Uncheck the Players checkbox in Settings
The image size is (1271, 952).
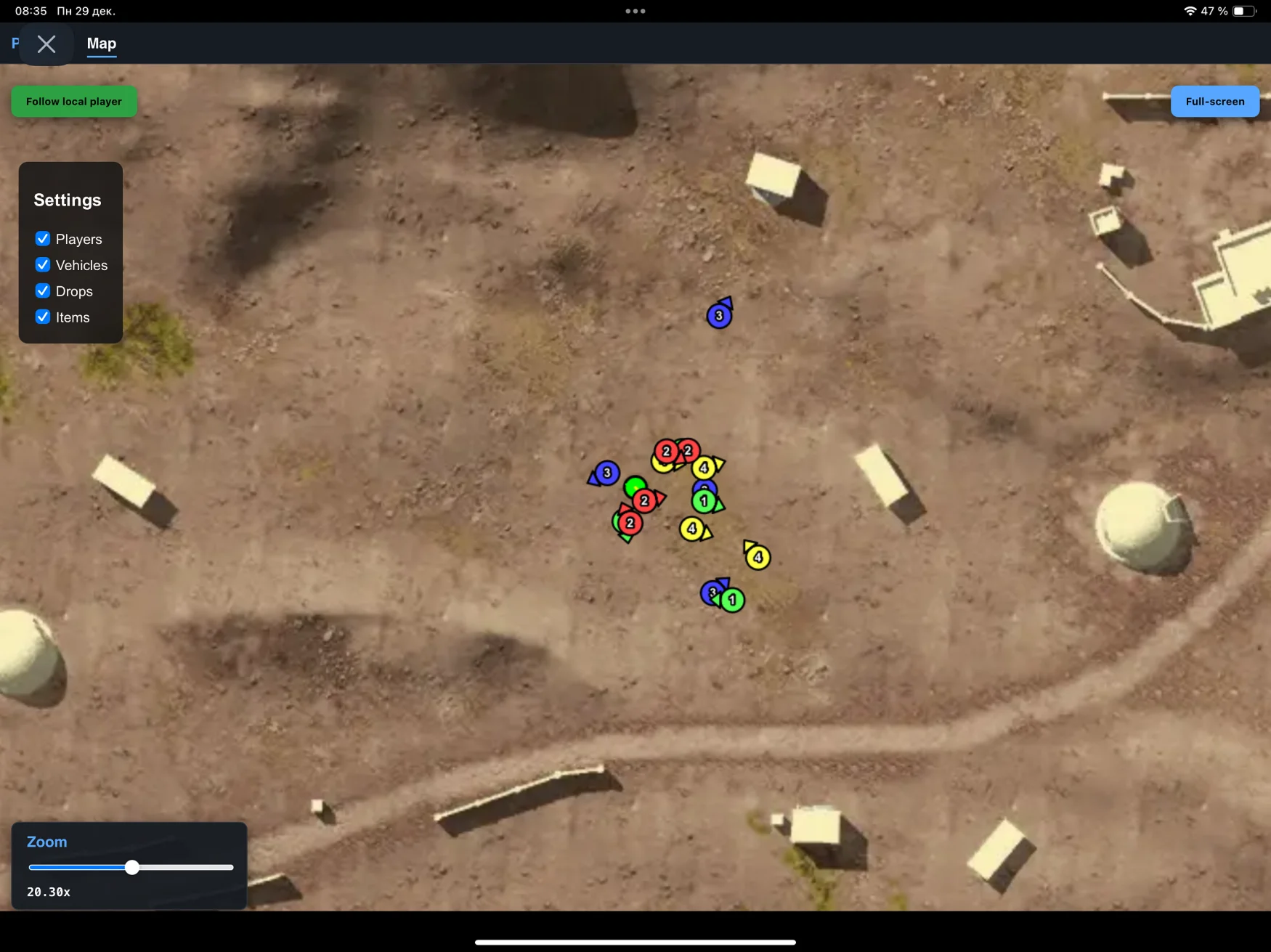pyautogui.click(x=43, y=239)
